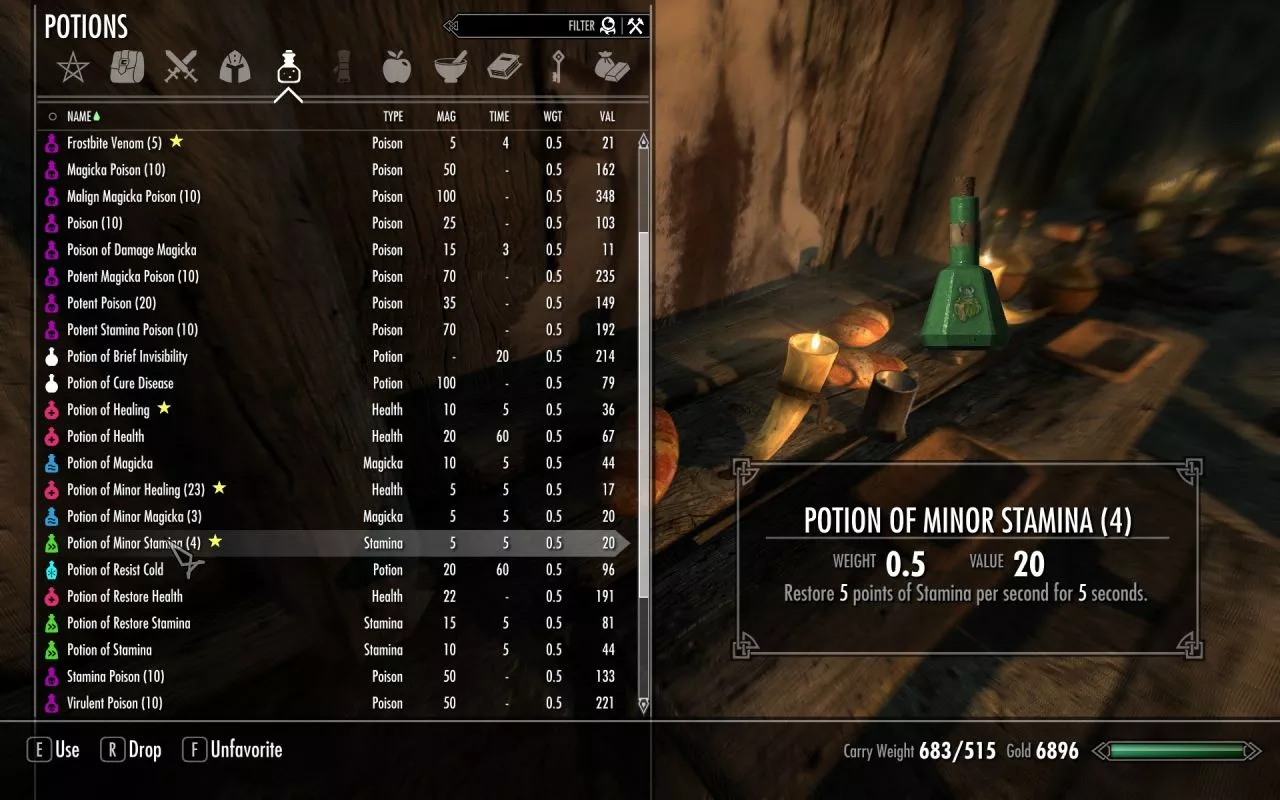The height and width of the screenshot is (800, 1280).
Task: Open the food apple category tab
Action: [x=397, y=68]
